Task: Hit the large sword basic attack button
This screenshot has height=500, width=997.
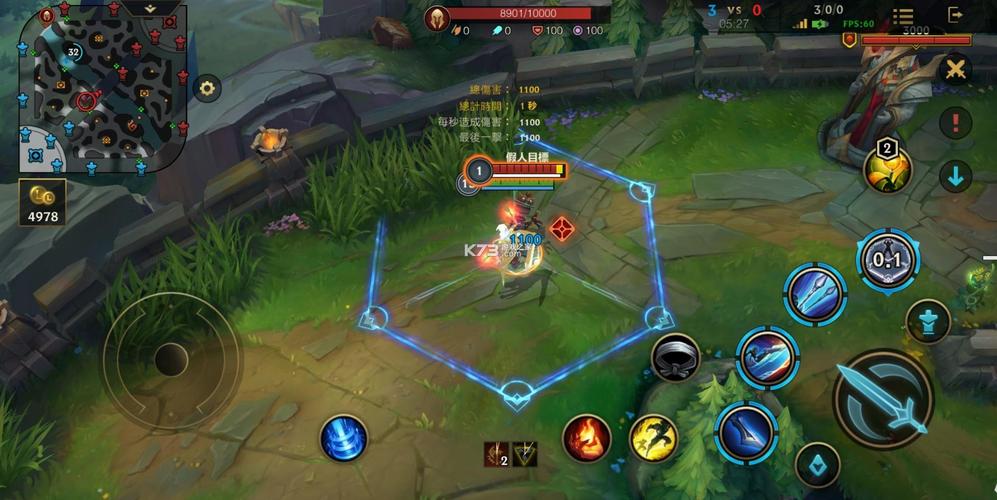Action: pos(883,399)
